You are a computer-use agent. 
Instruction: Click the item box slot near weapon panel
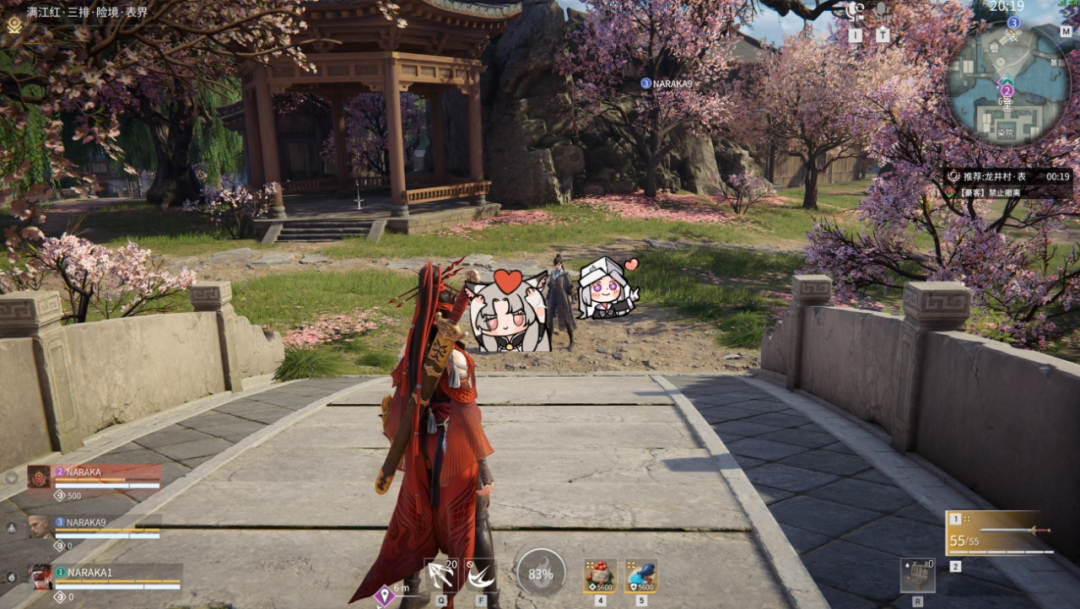coord(917,575)
